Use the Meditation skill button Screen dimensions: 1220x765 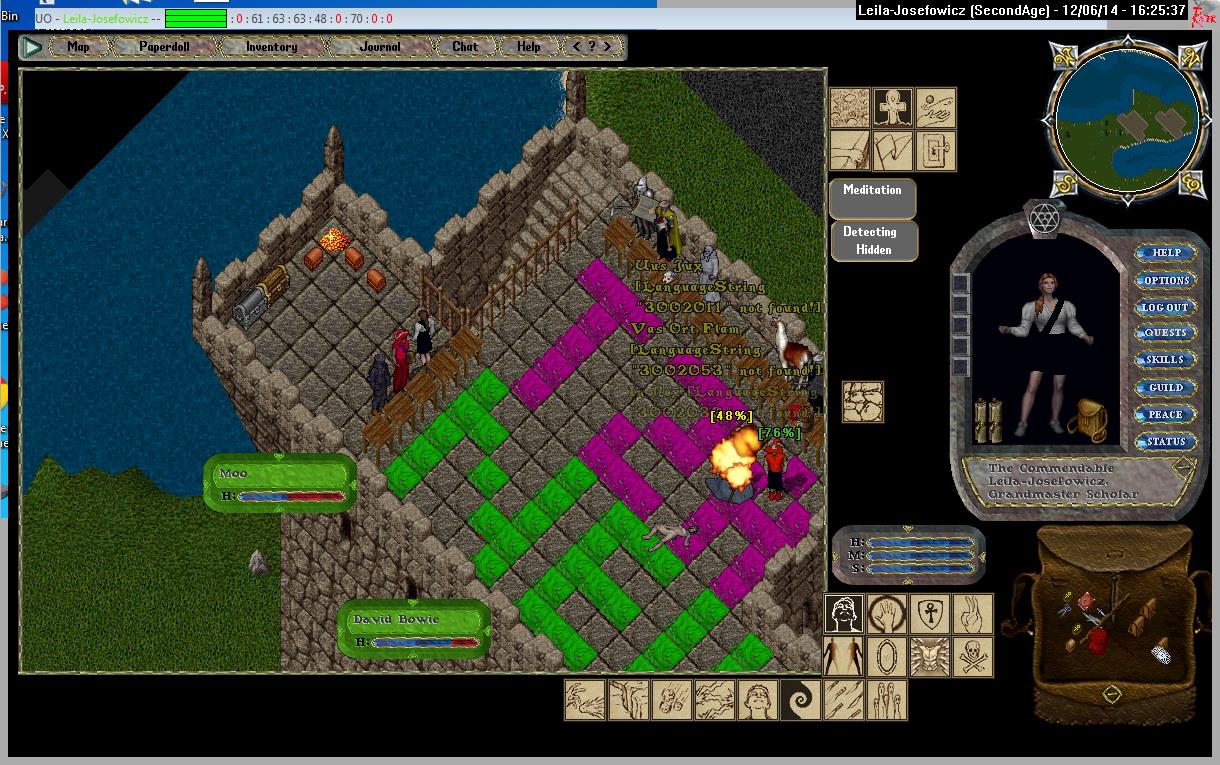point(872,199)
